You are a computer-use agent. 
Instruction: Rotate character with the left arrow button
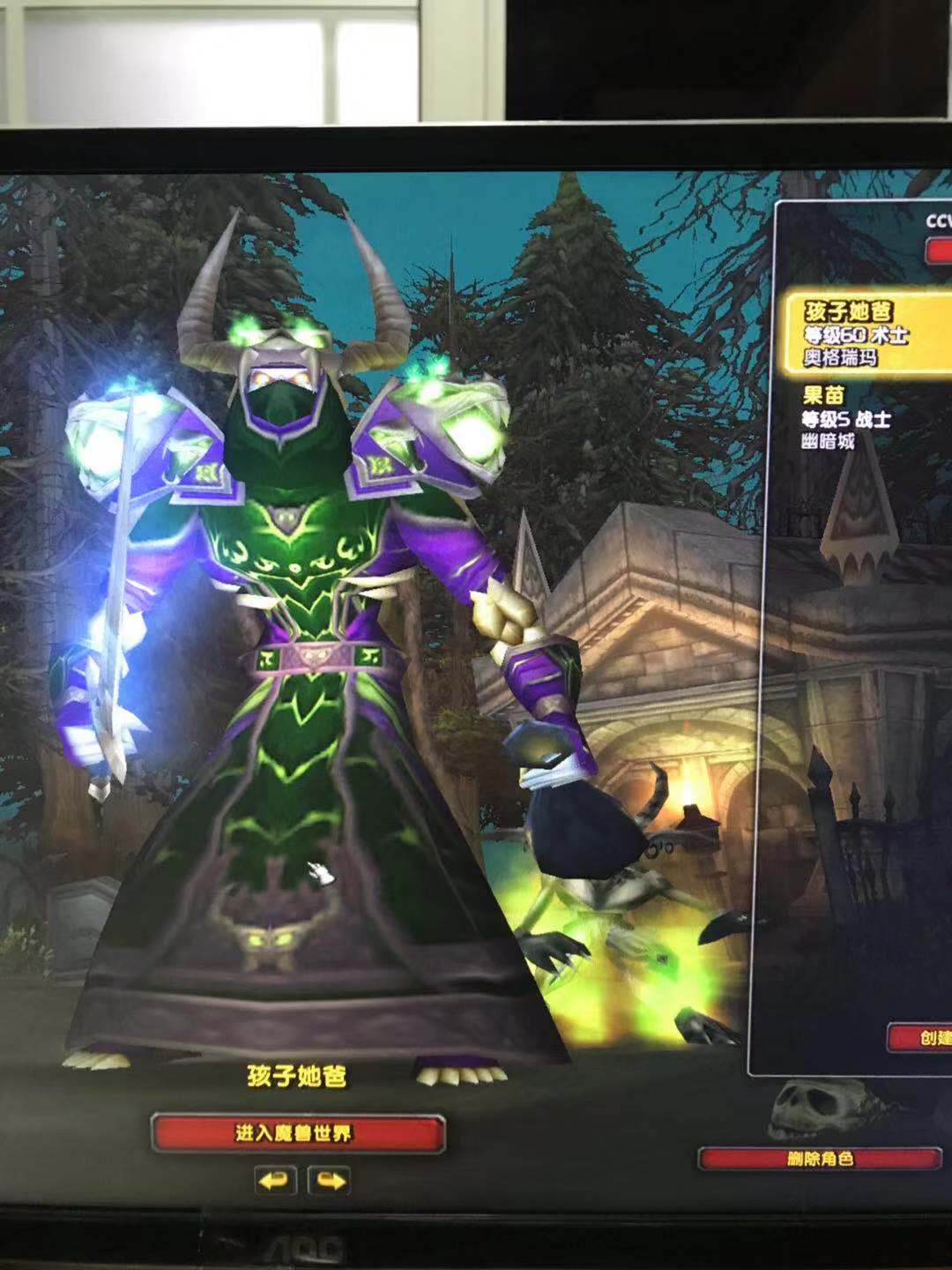click(274, 1180)
